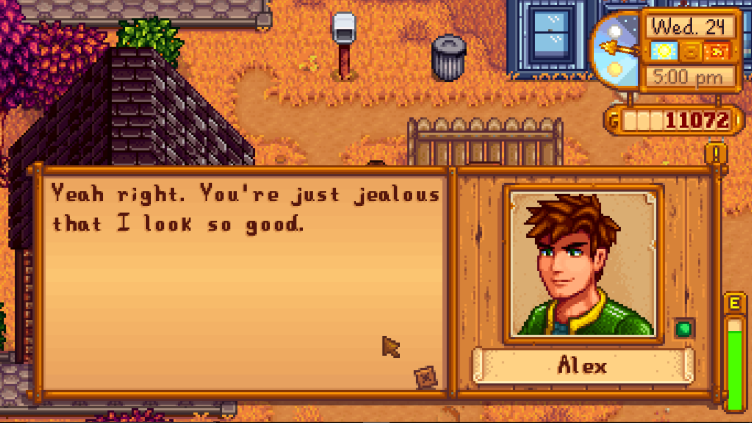Image resolution: width=752 pixels, height=423 pixels.
Task: Open the journal via the exclamation mark icon
Action: tap(715, 153)
